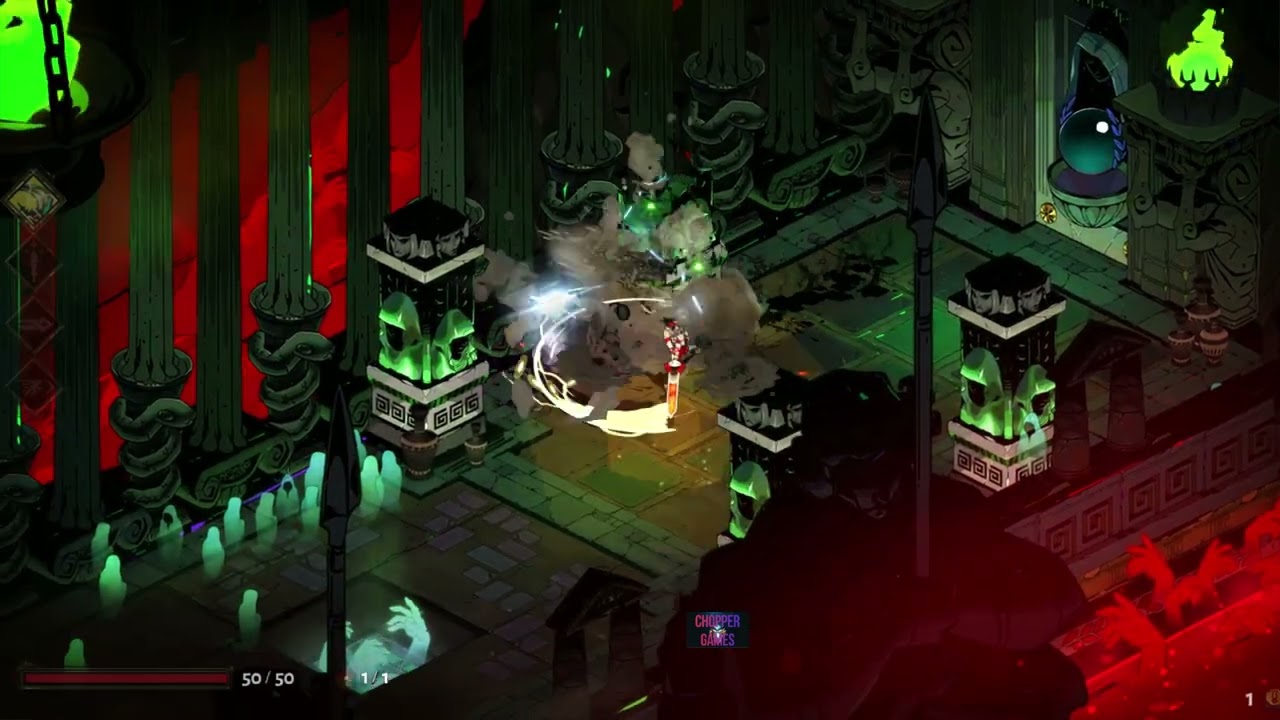
Task: Click the obol count number 1 at bottom right
Action: (1249, 698)
